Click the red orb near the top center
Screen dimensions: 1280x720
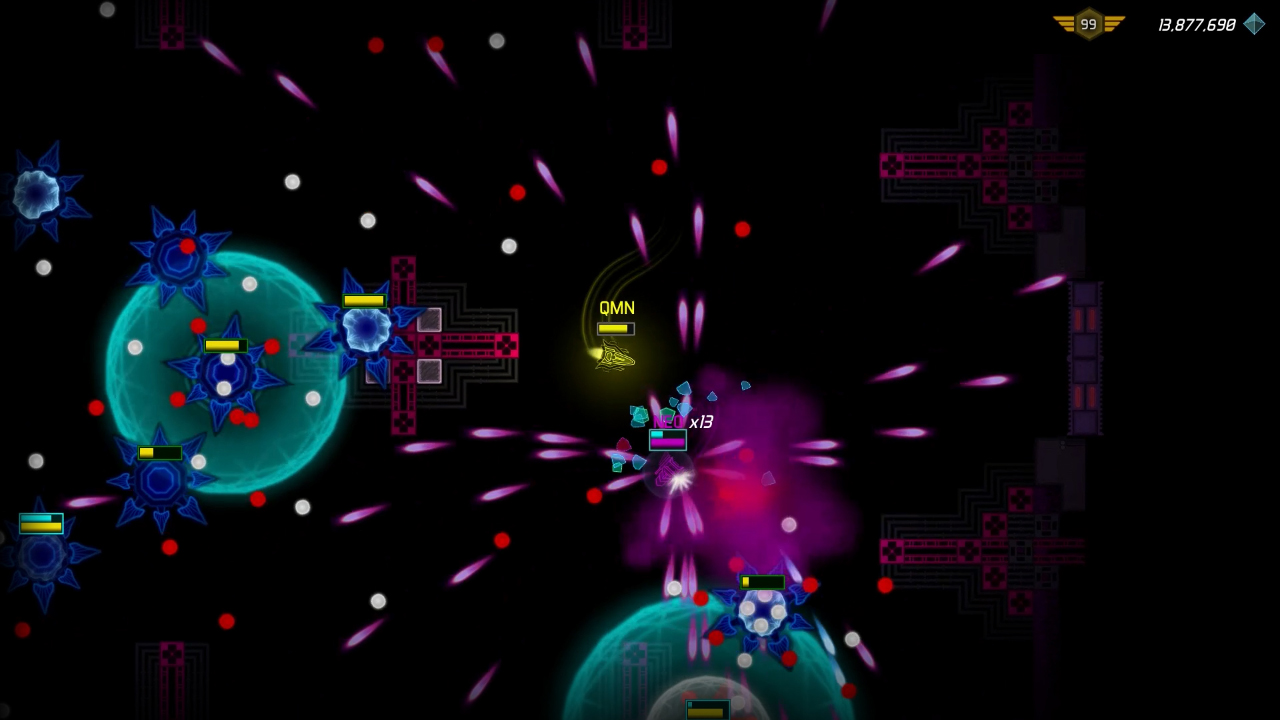pos(657,168)
